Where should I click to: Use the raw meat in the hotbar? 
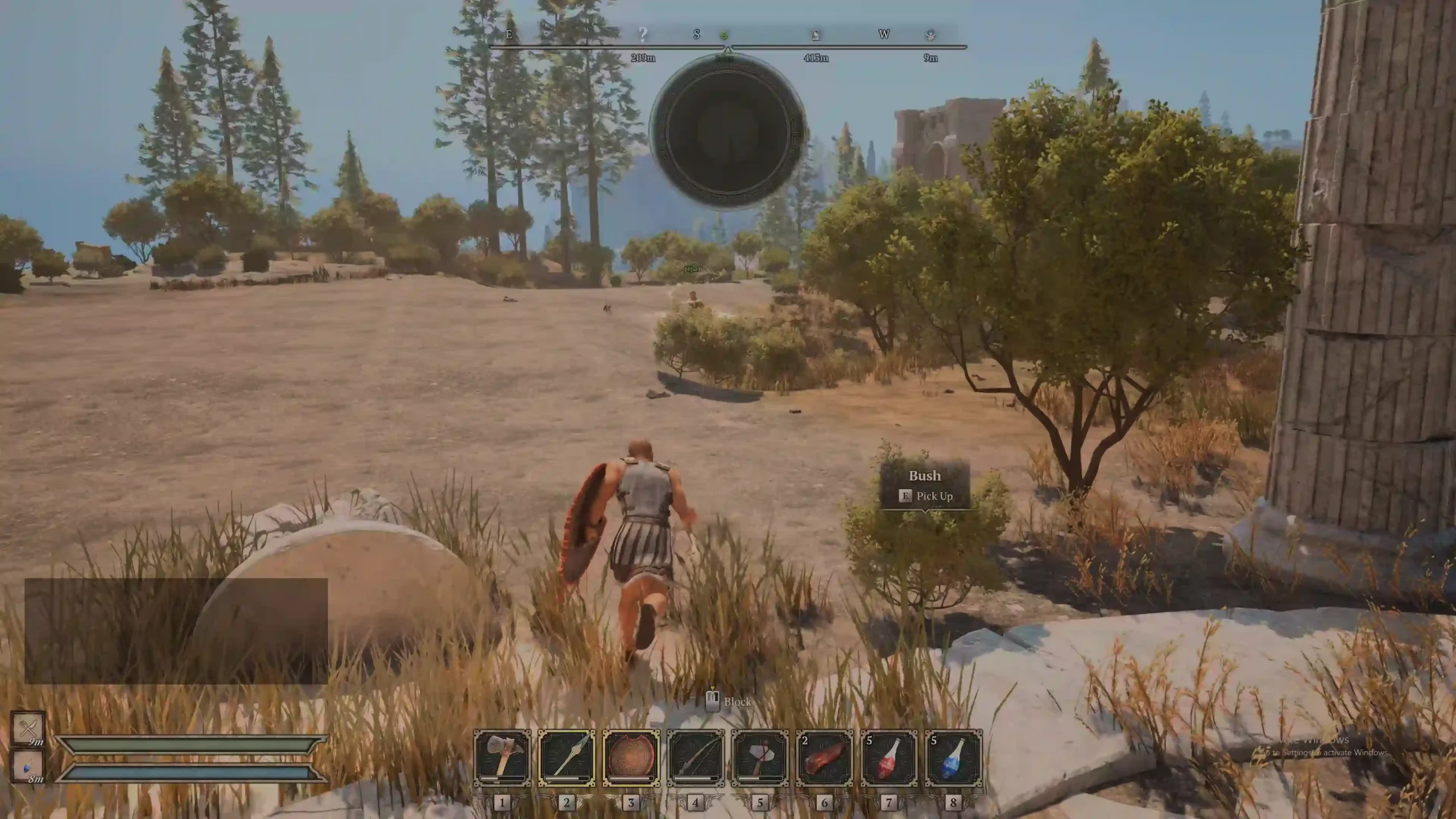[824, 758]
